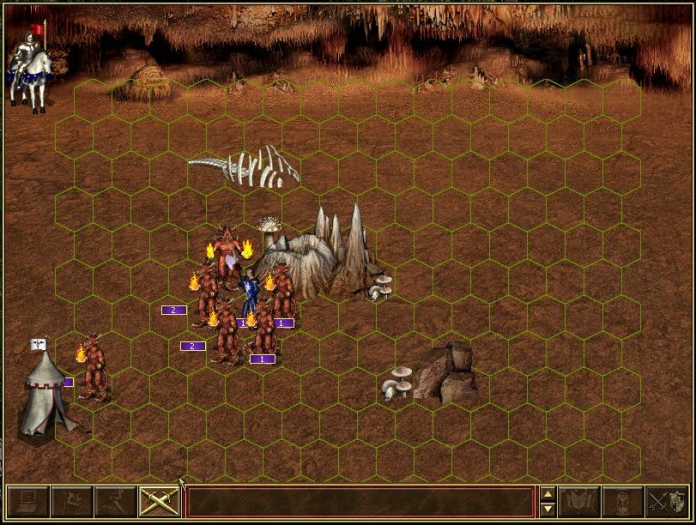Open the spellbook to cast a spell
The width and height of the screenshot is (696, 525).
click(x=579, y=501)
